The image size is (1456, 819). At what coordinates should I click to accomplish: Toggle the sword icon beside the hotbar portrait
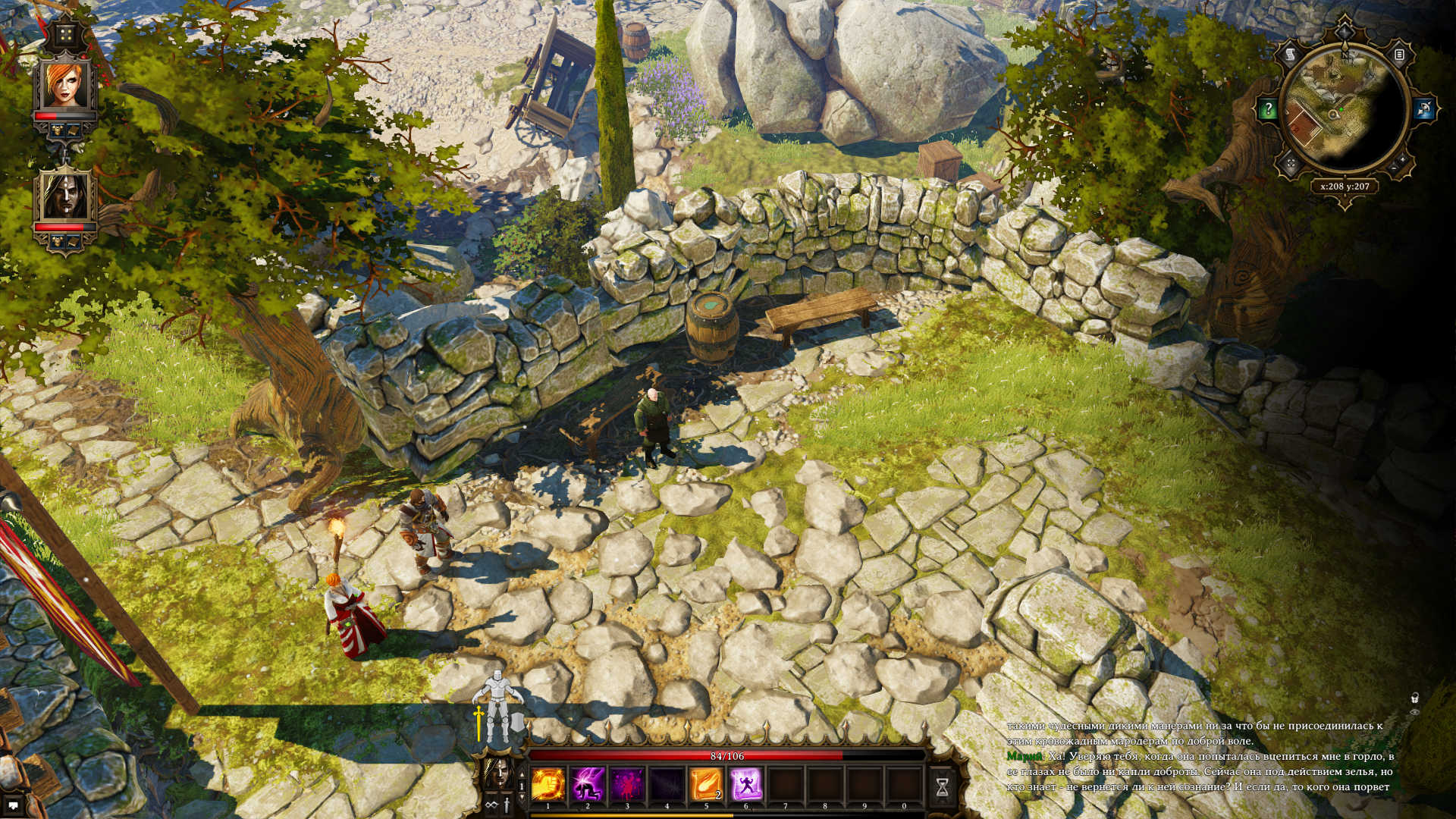click(507, 805)
